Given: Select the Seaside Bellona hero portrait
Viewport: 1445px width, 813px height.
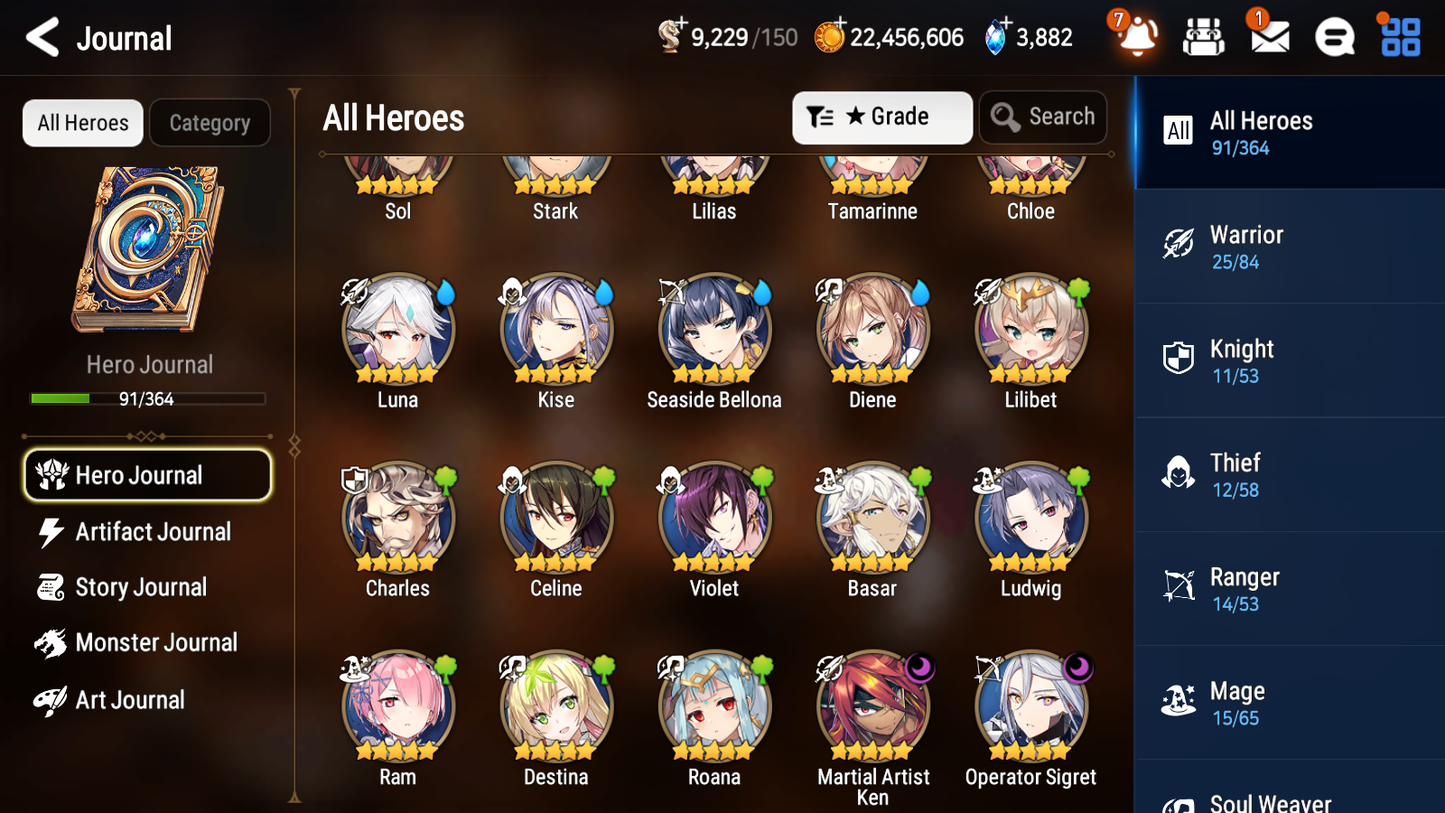Looking at the screenshot, I should point(714,328).
